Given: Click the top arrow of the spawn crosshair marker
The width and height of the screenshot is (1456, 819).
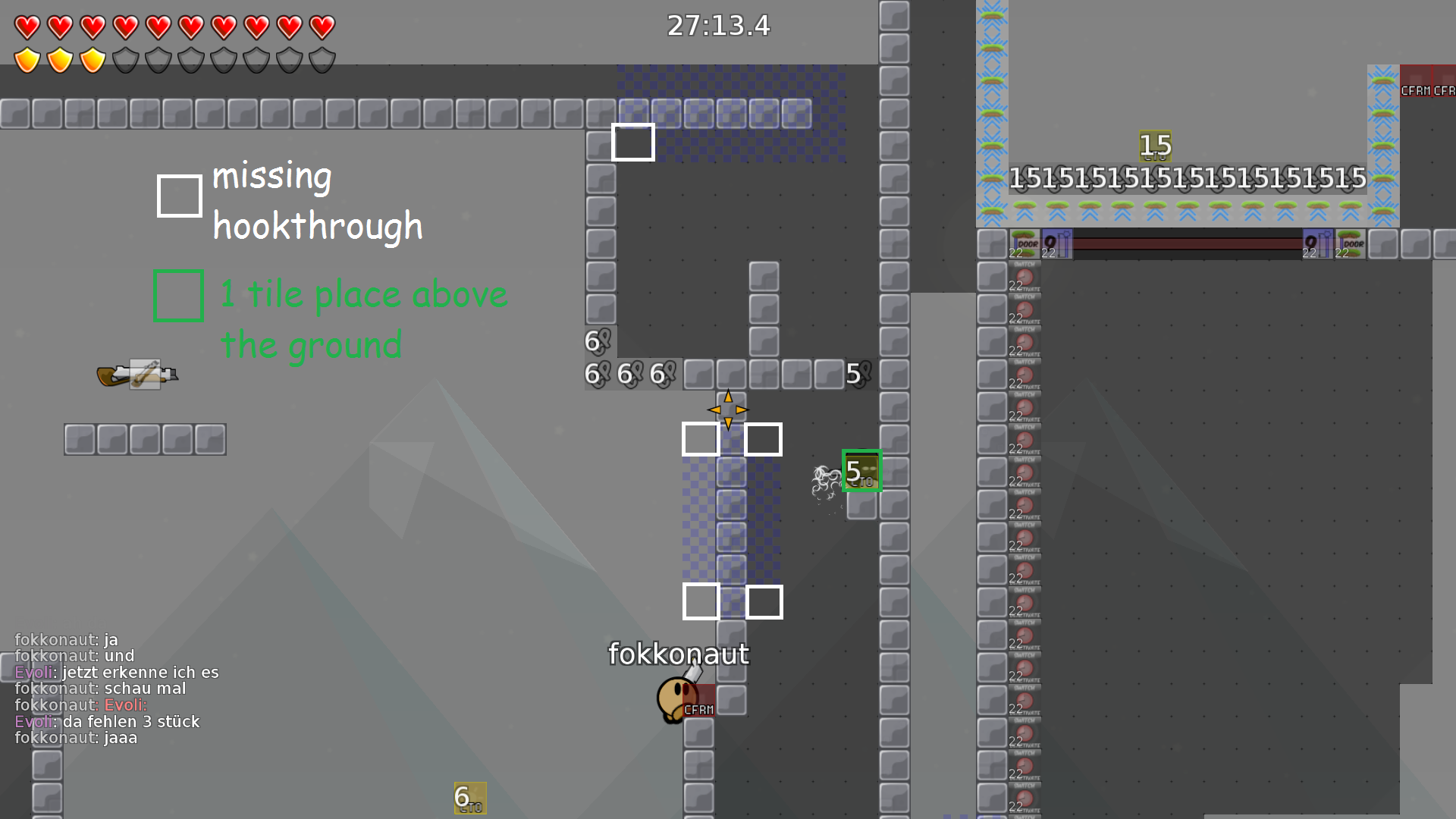Looking at the screenshot, I should point(726,397).
